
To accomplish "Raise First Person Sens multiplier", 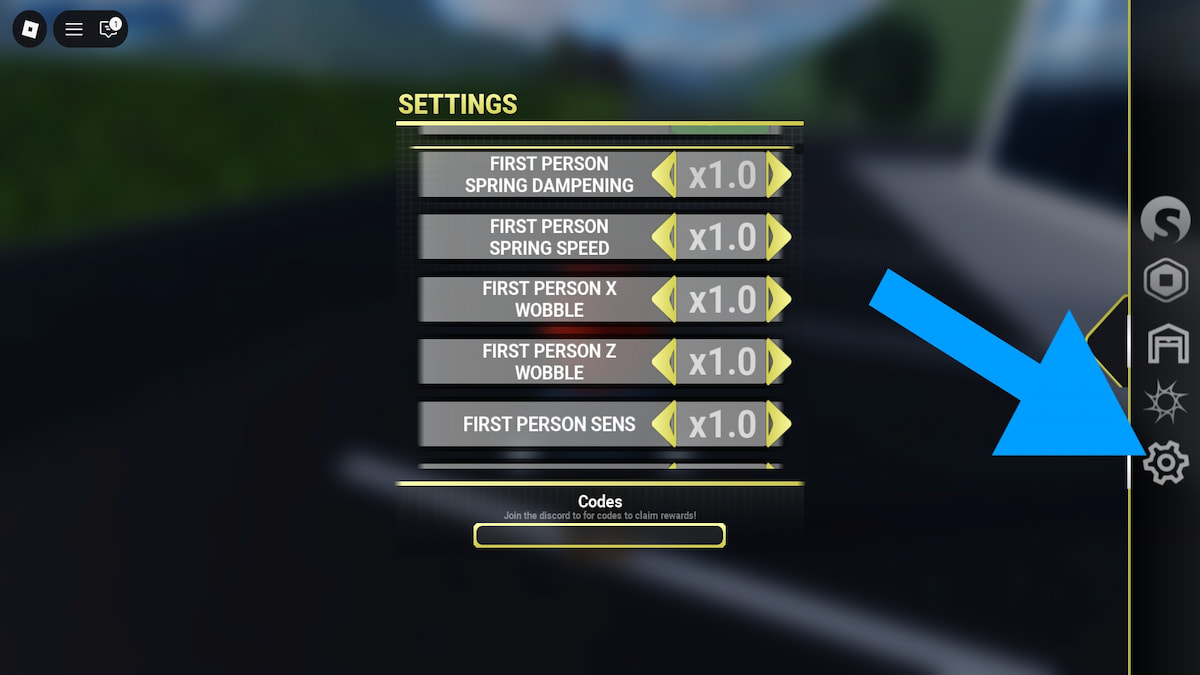I will coord(779,424).
